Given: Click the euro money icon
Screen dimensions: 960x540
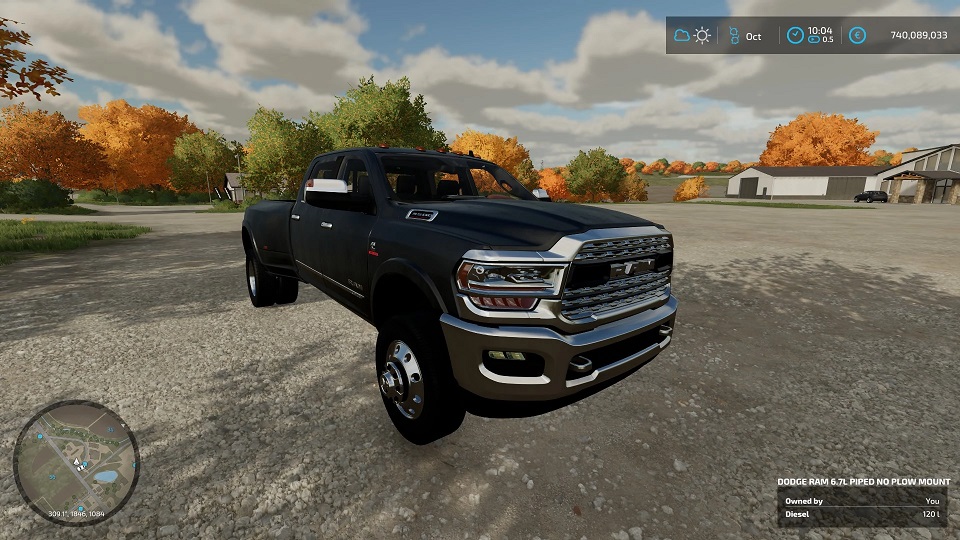Looking at the screenshot, I should click(x=857, y=36).
